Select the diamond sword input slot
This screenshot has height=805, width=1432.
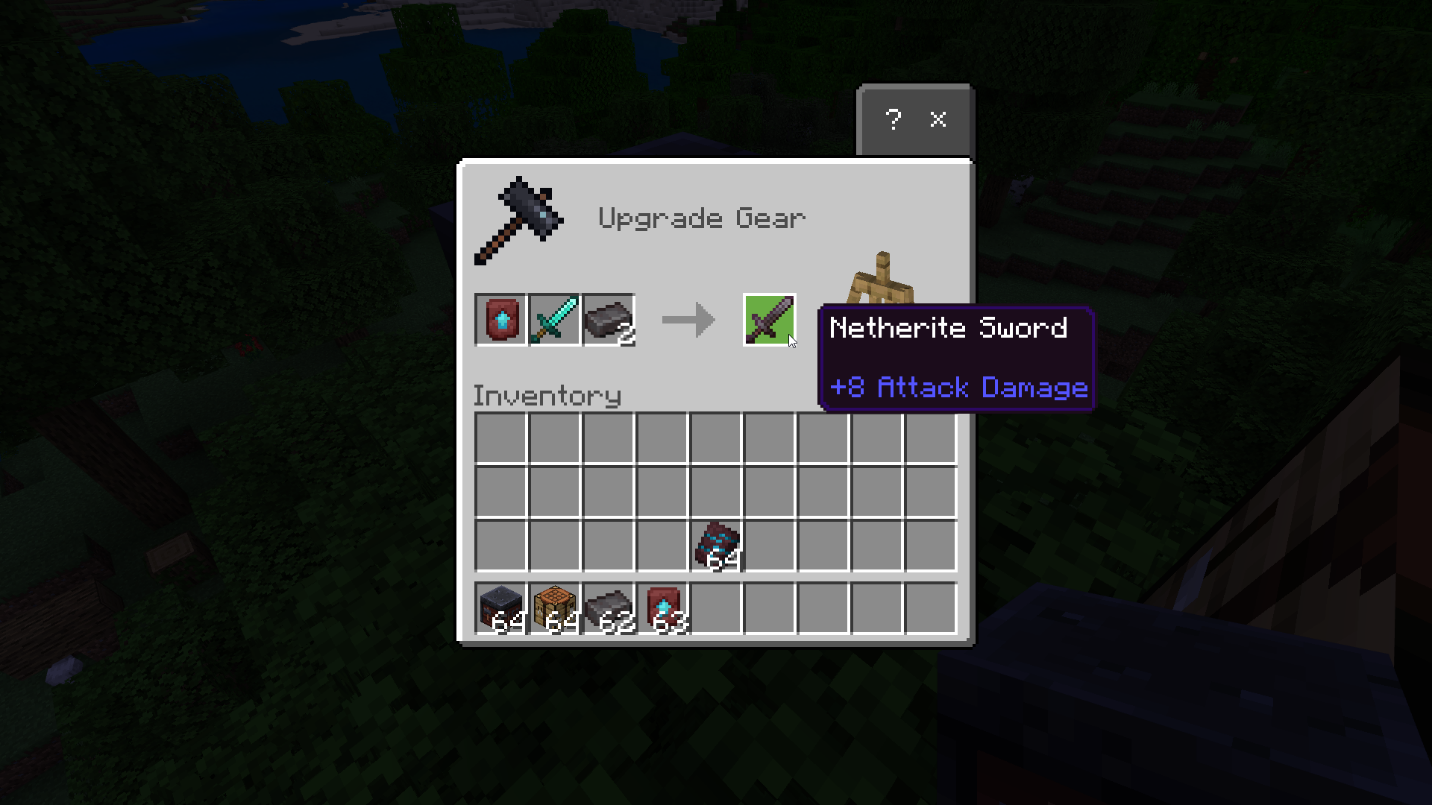click(x=554, y=320)
